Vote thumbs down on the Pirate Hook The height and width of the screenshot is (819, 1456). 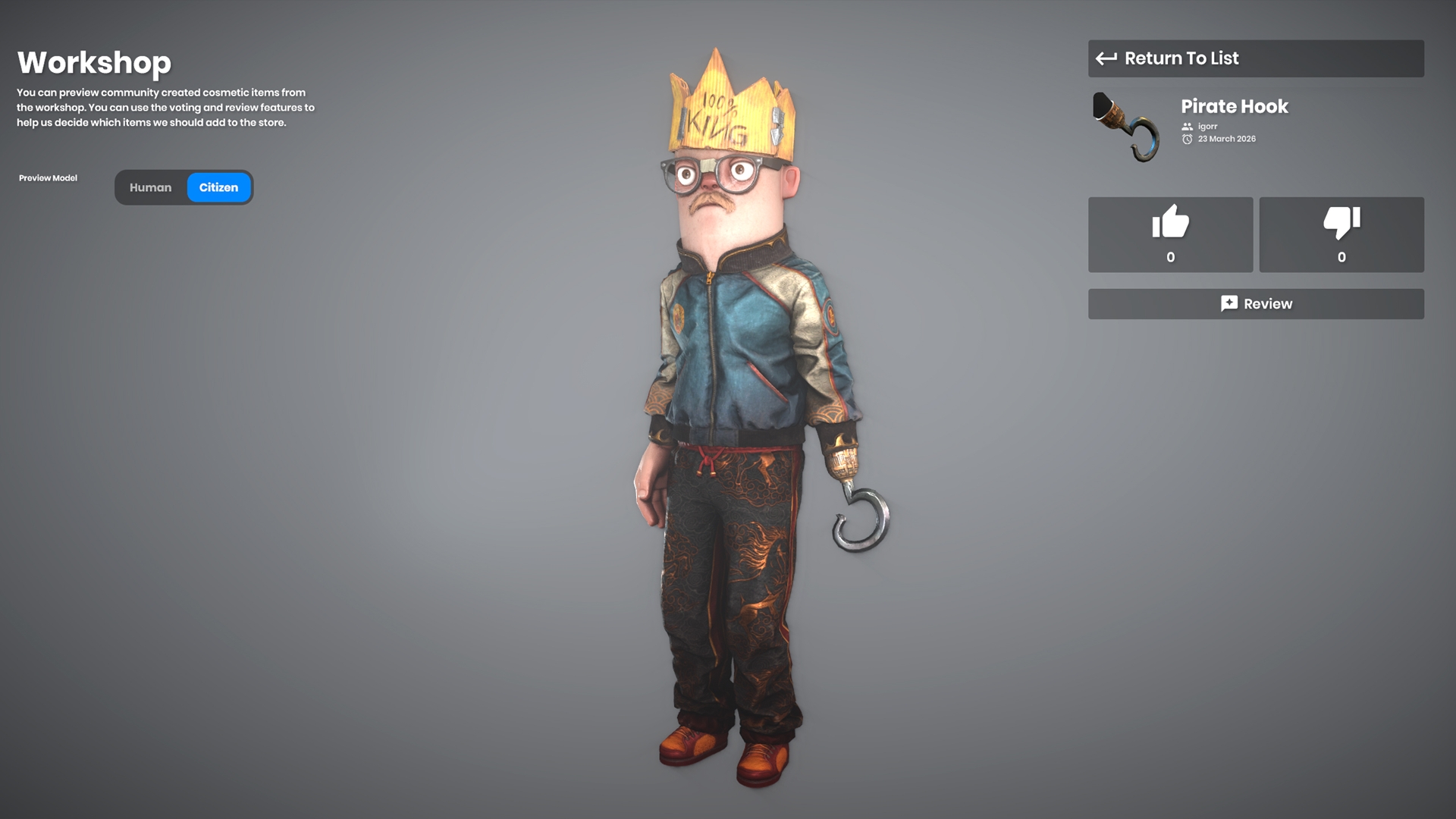point(1341,234)
